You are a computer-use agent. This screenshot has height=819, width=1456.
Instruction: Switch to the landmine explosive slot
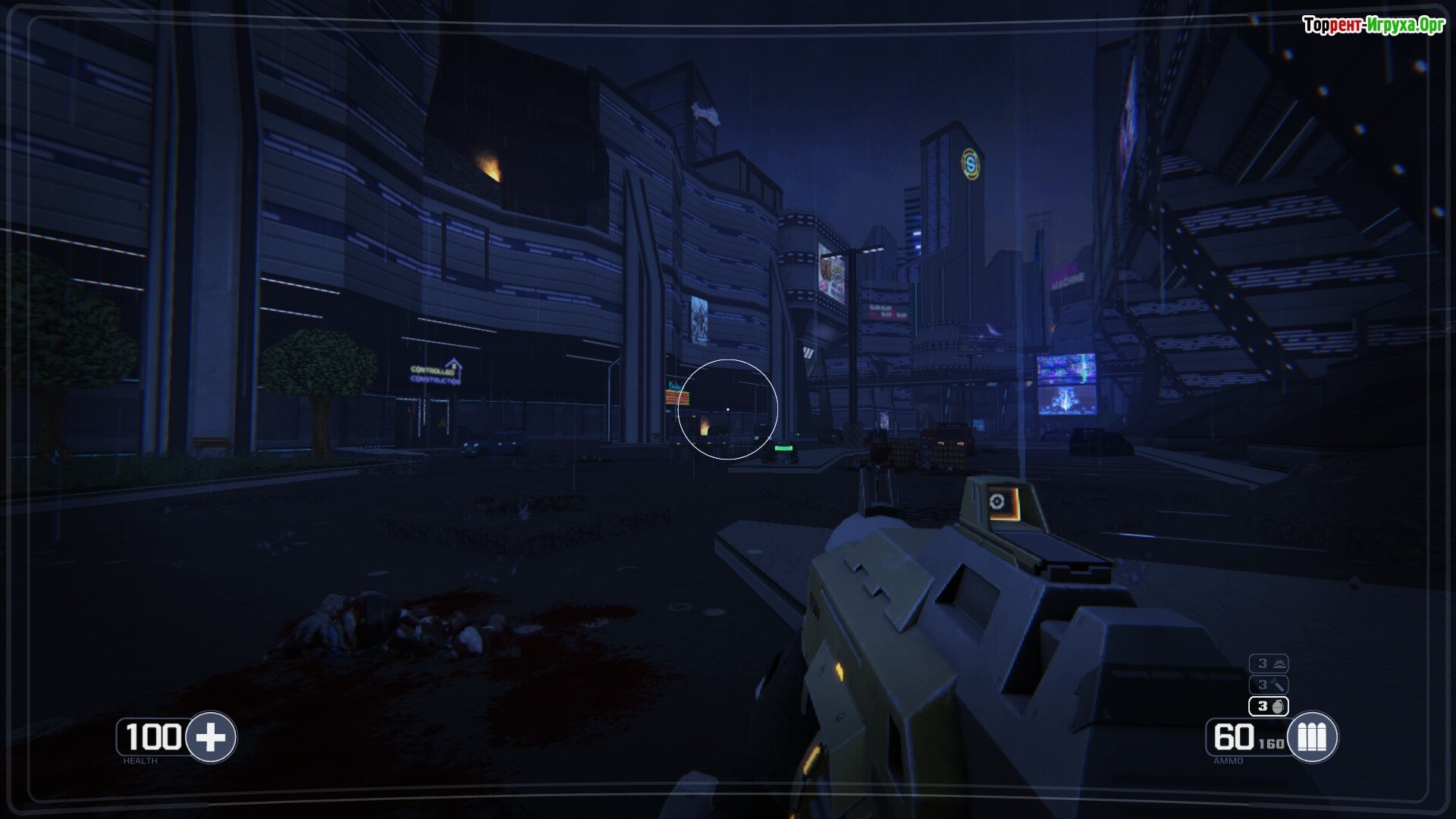pyautogui.click(x=1269, y=664)
